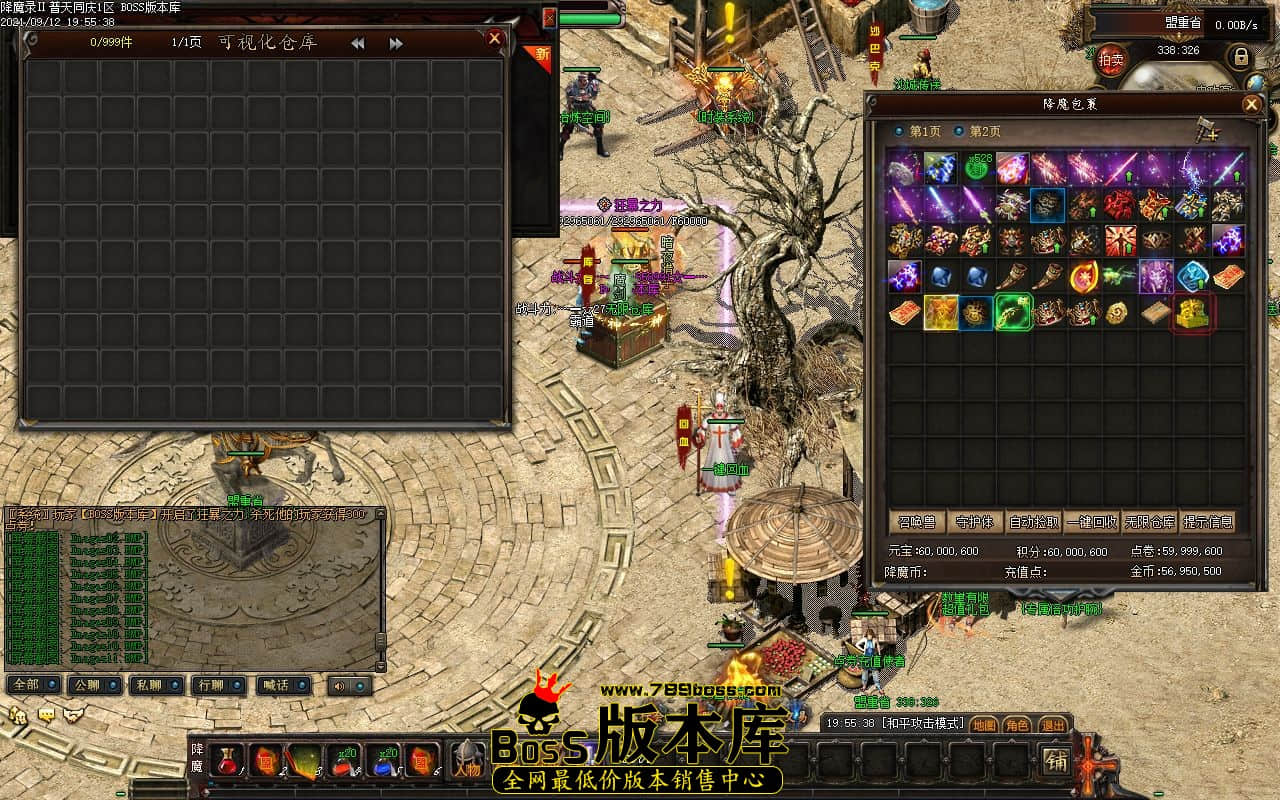Use the red potion in hotbar slot 1
Screen dimensions: 1280x800
[x=227, y=761]
